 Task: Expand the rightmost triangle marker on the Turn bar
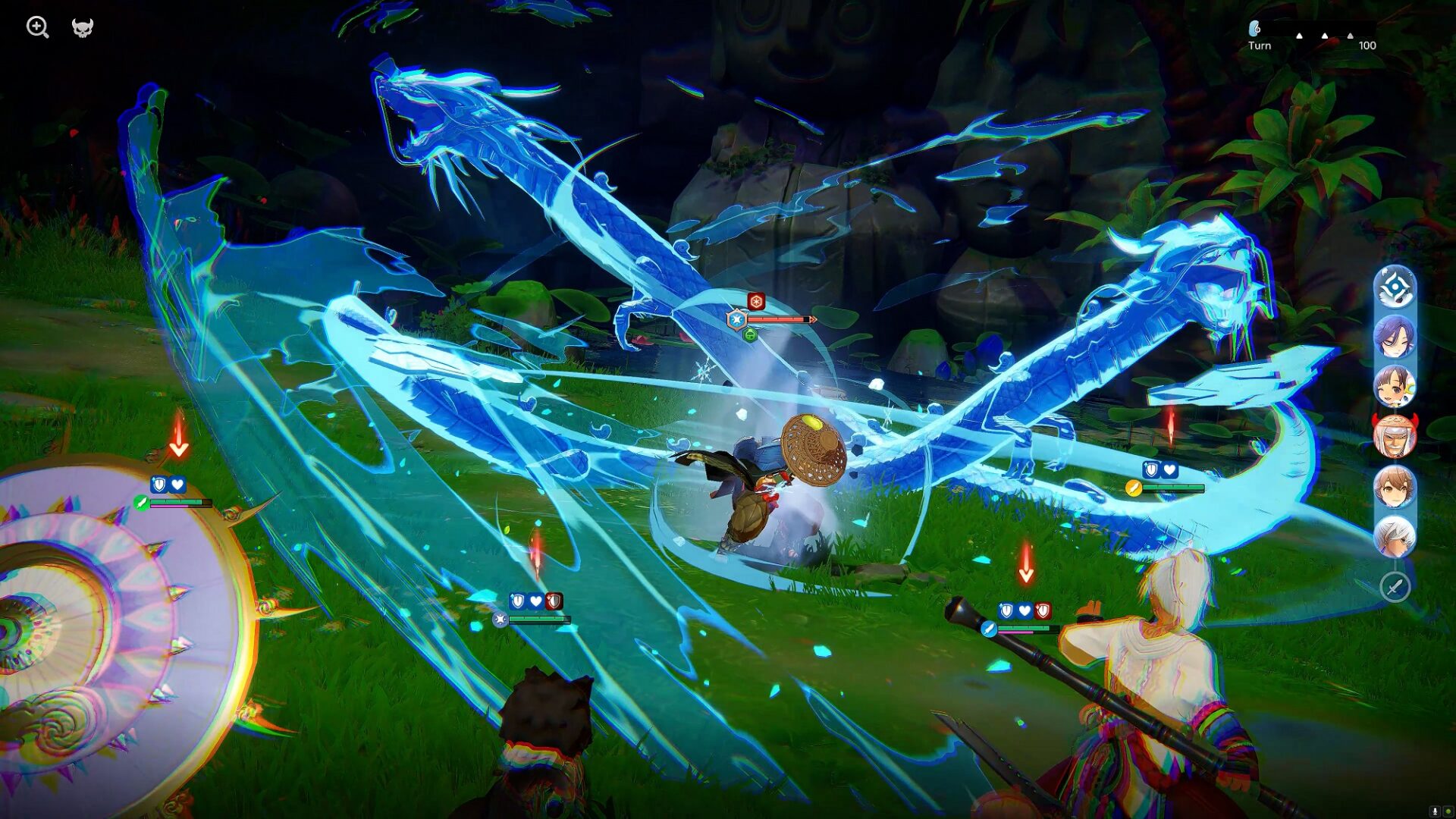(x=1350, y=36)
